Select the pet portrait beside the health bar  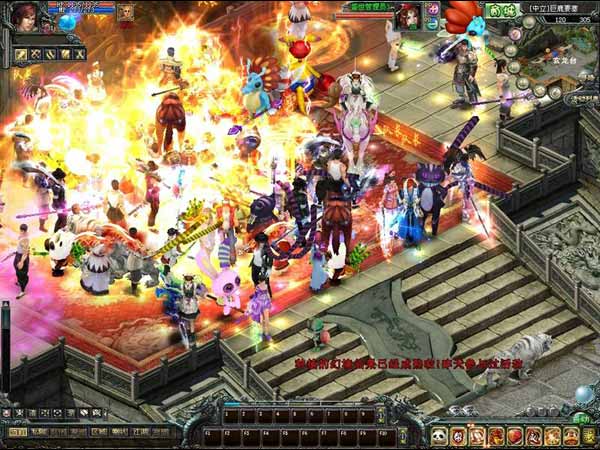pyautogui.click(x=127, y=12)
